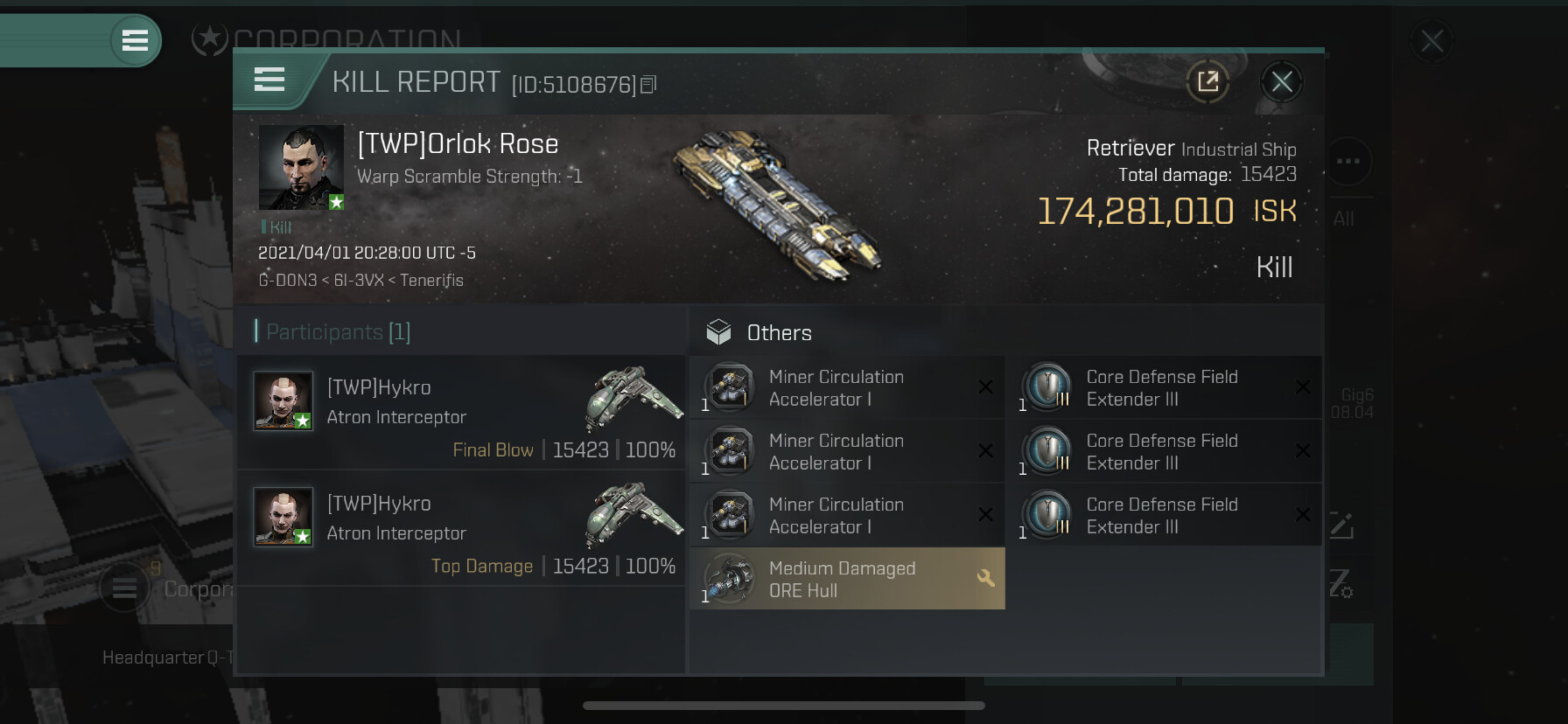Select the Medium Damaged ORE Hull item
Screen dimensions: 1568x724
click(x=847, y=579)
